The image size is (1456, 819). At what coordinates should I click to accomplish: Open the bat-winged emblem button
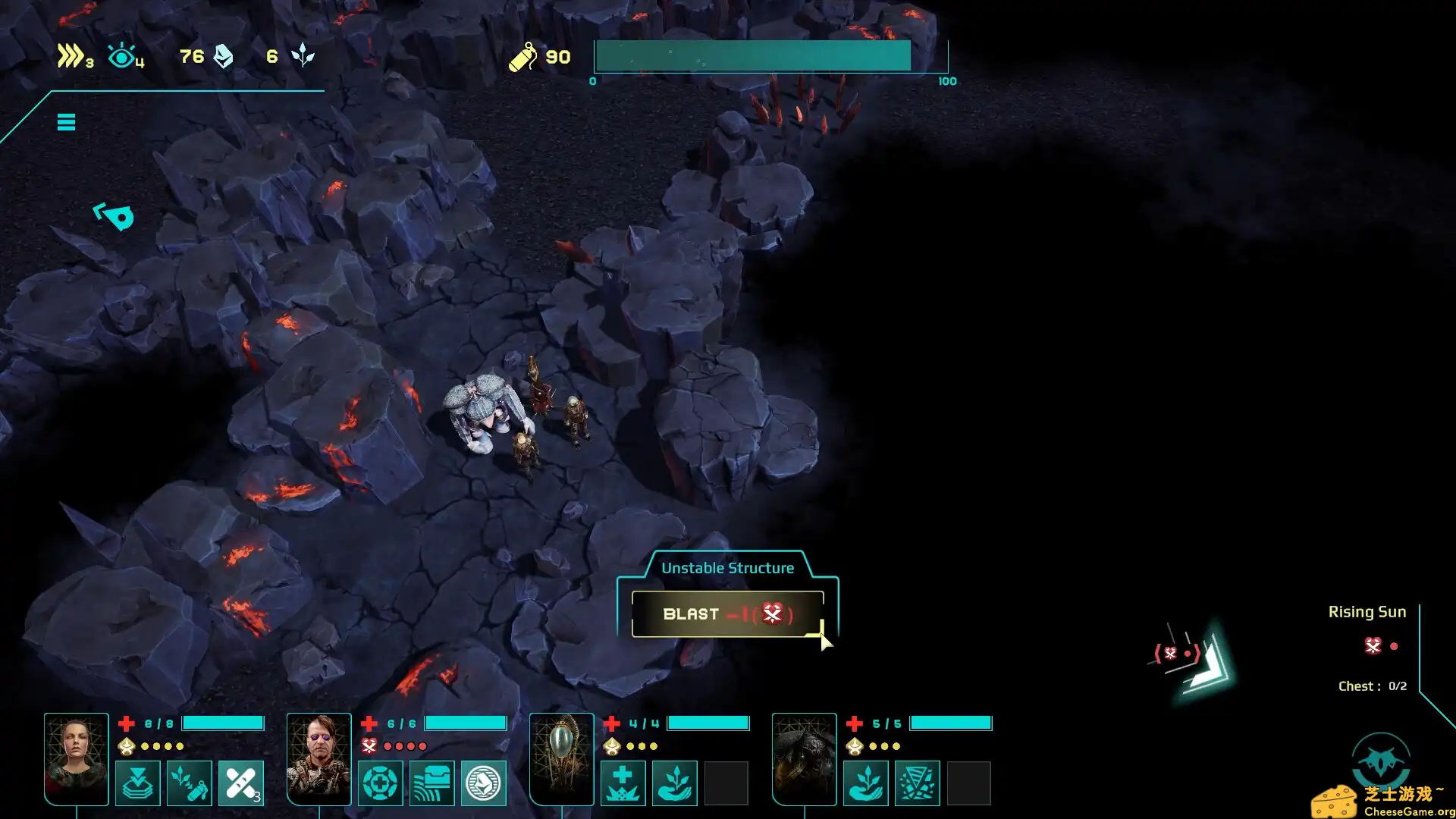[x=1381, y=761]
